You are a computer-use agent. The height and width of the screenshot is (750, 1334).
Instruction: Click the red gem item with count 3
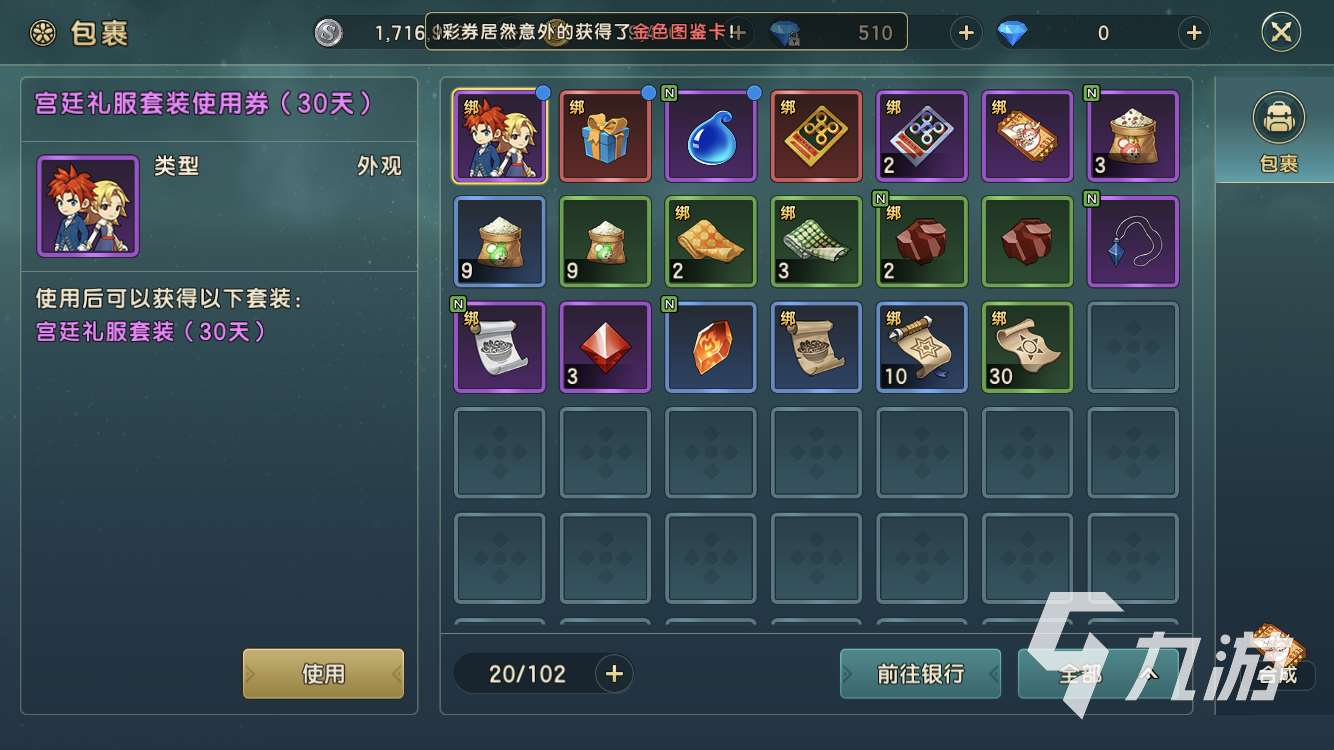click(x=605, y=347)
